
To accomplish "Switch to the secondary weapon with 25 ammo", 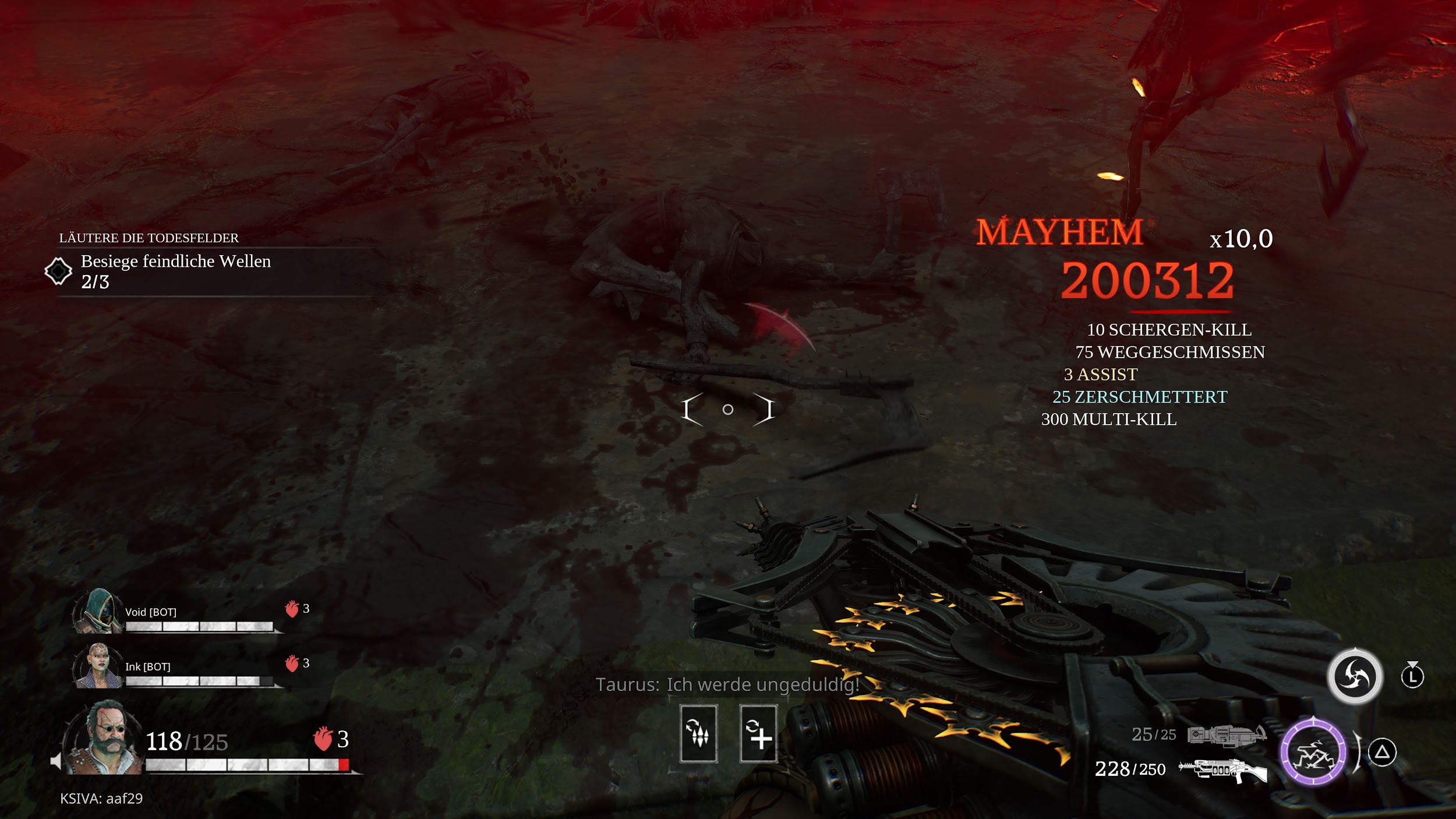I will click(x=1226, y=735).
